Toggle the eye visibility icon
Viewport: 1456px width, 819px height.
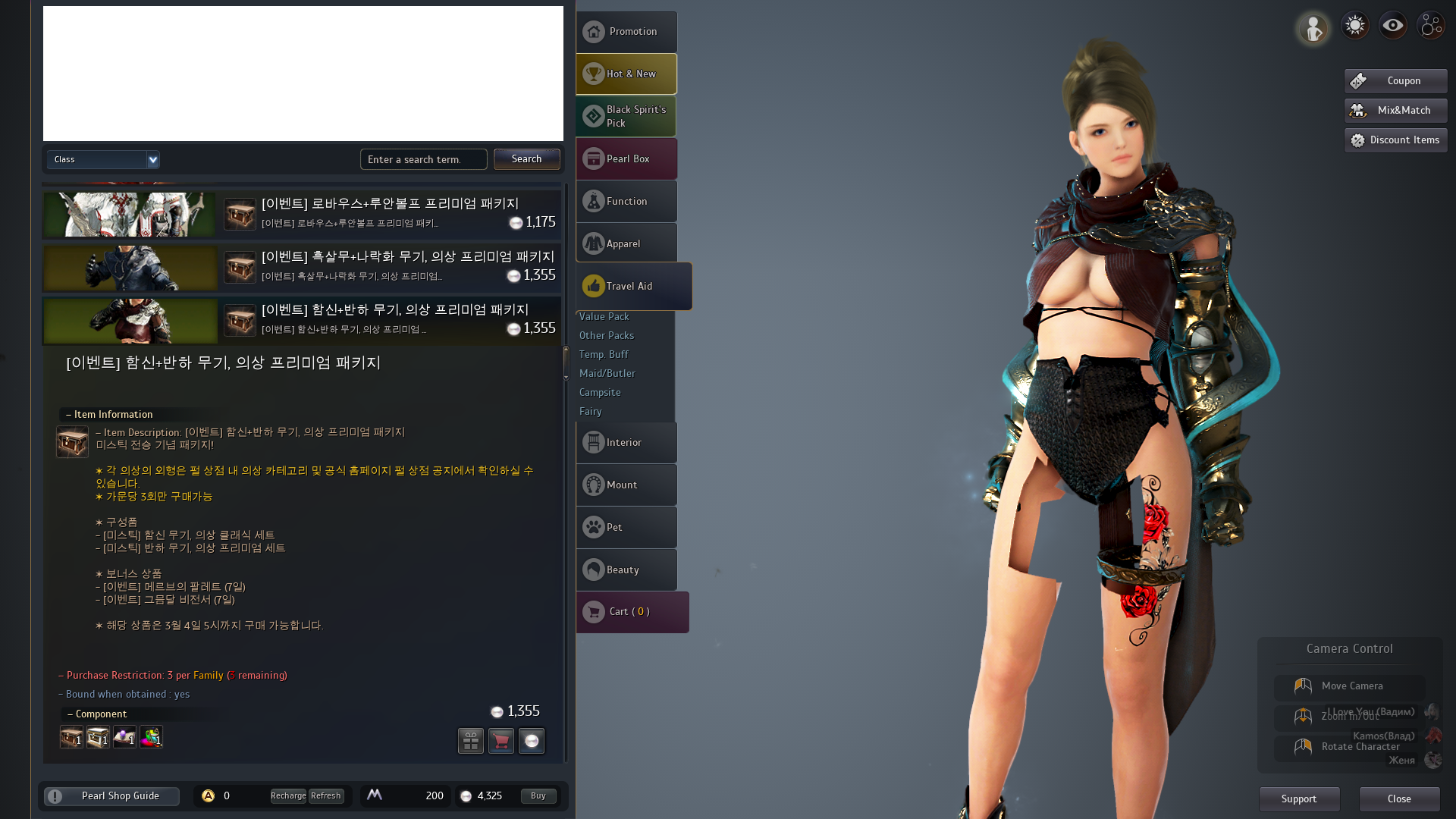1392,24
